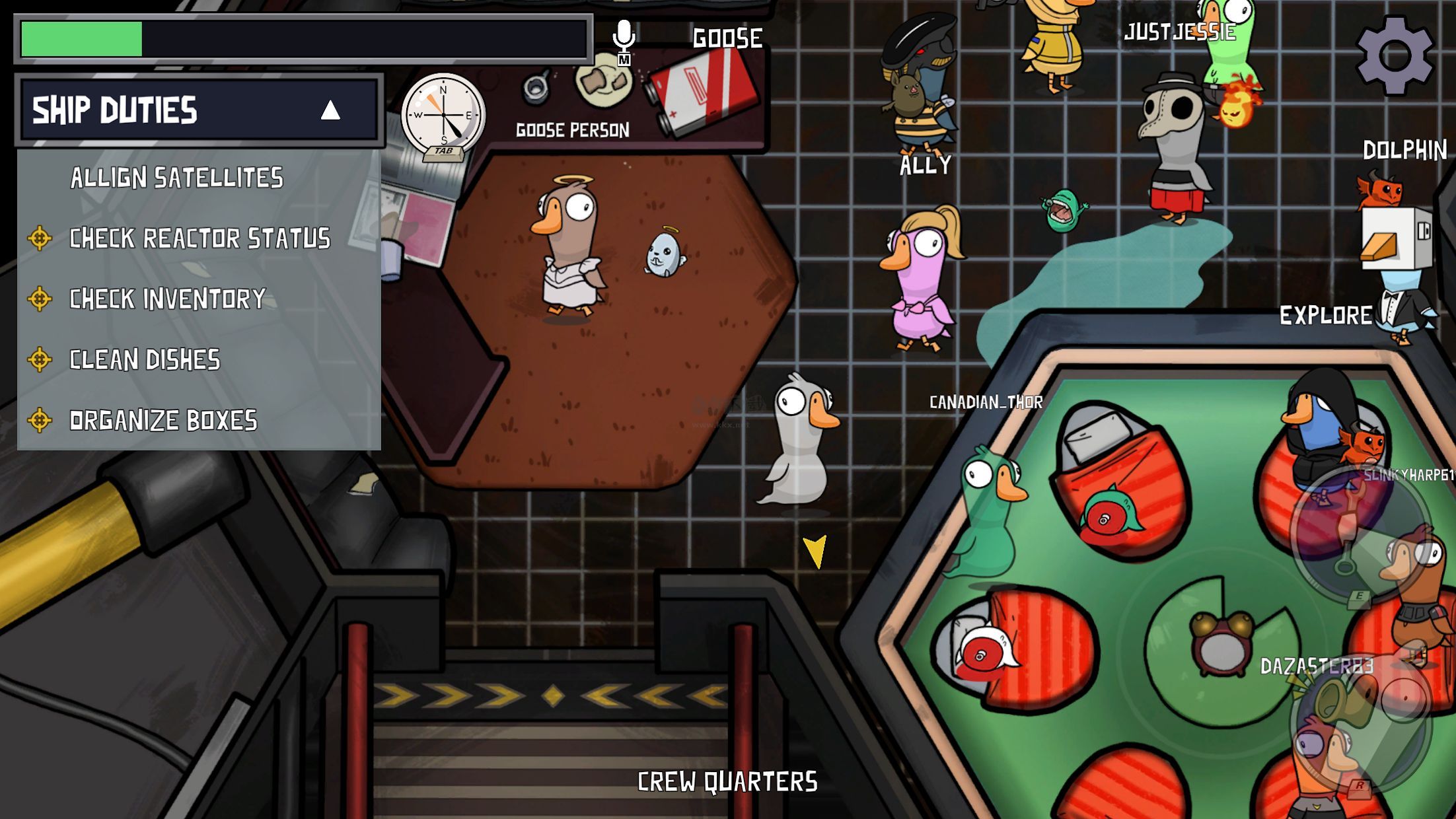Select the Organize Boxes duty

tap(163, 421)
